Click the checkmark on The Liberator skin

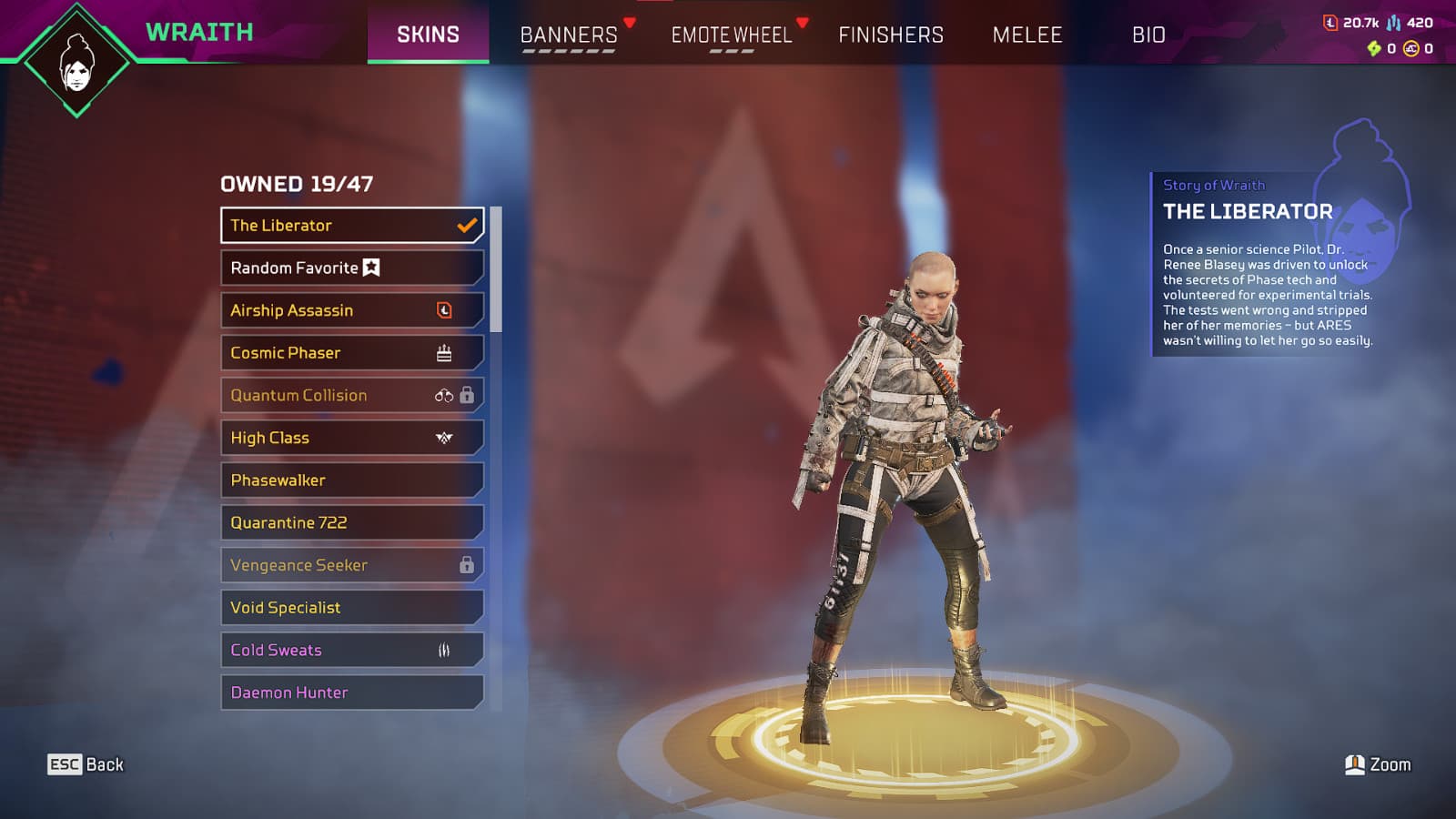coord(467,224)
